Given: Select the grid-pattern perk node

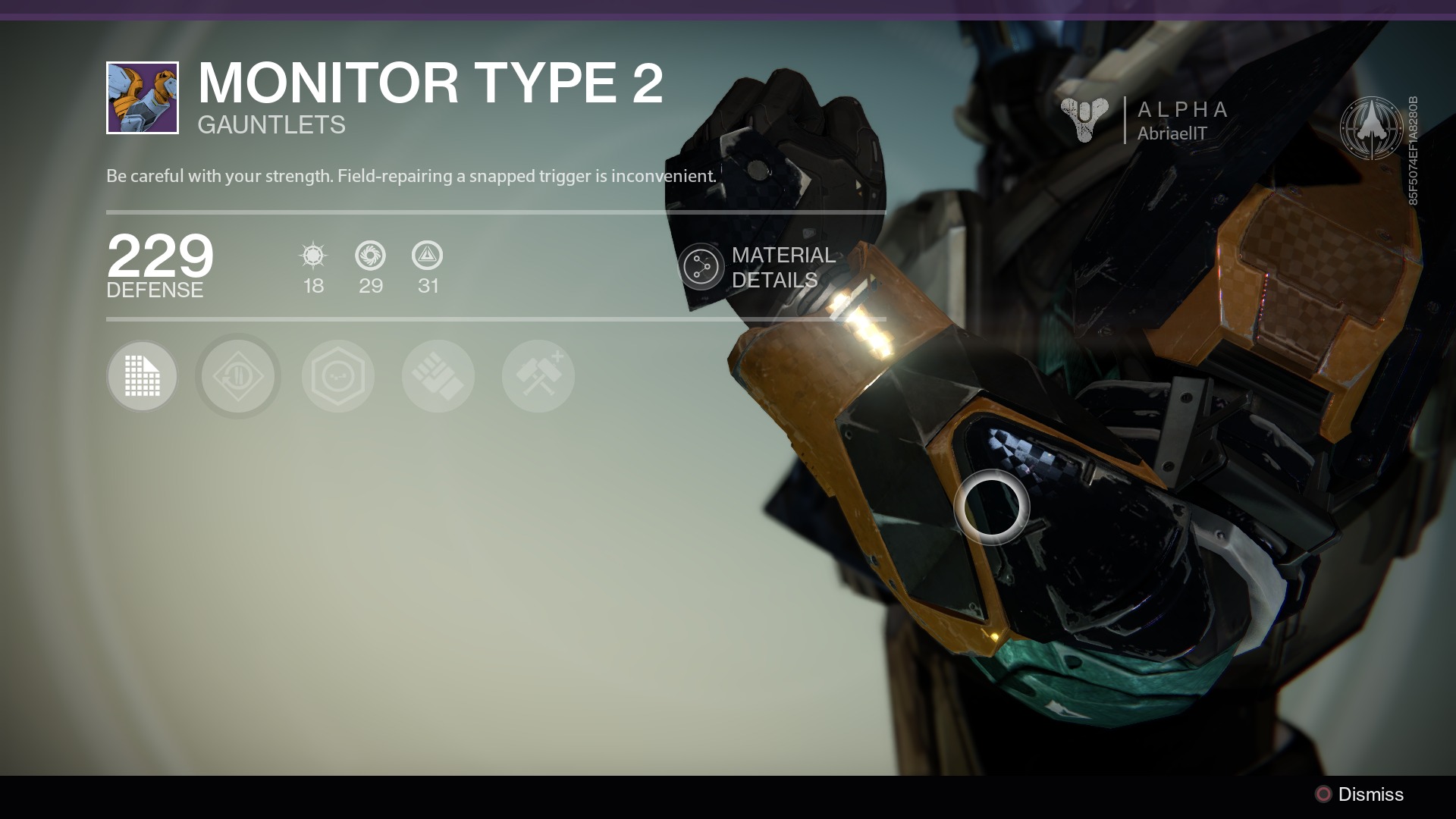Looking at the screenshot, I should 142,376.
